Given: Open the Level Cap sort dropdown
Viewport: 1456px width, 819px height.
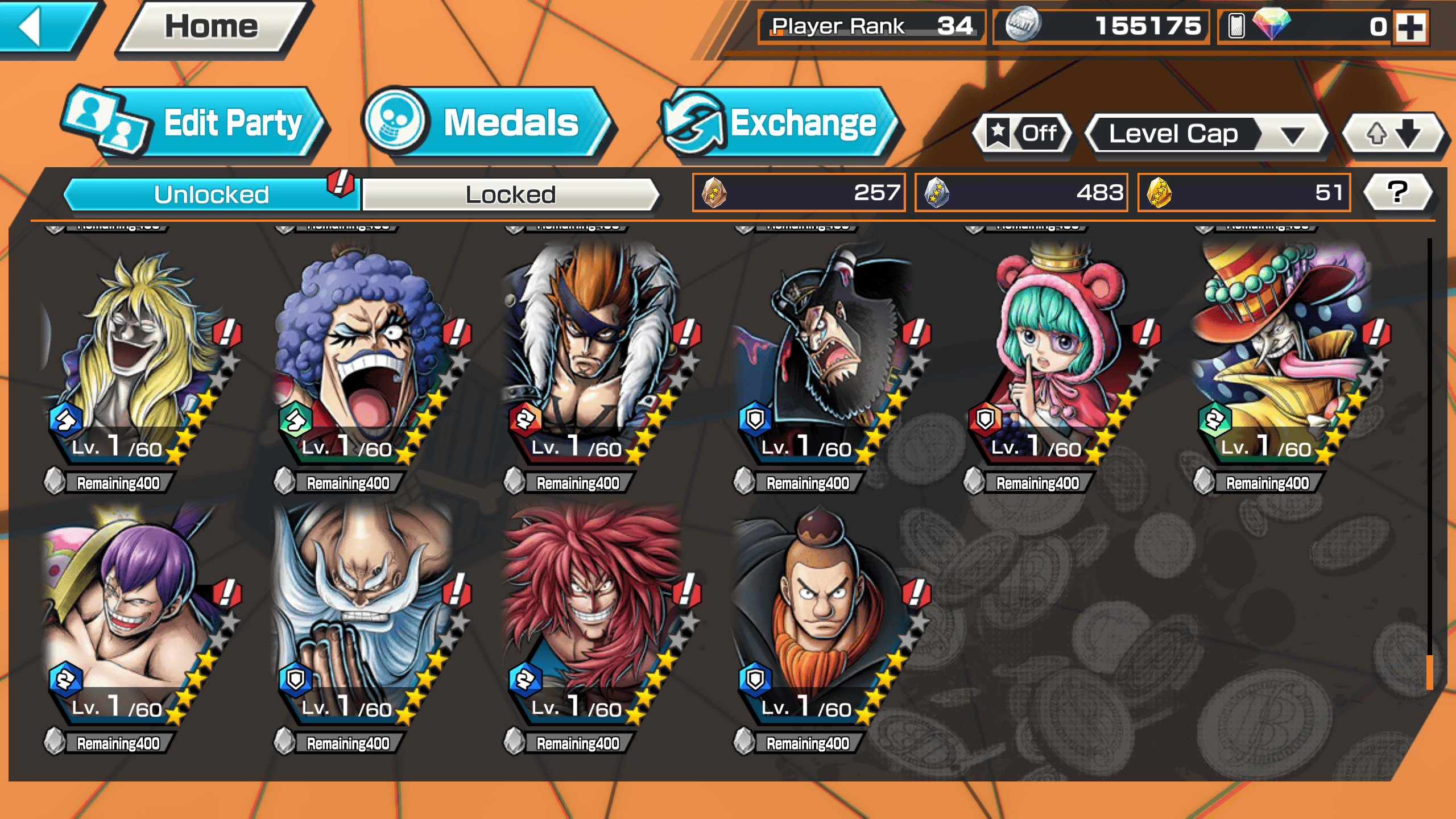Looking at the screenshot, I should click(1205, 134).
